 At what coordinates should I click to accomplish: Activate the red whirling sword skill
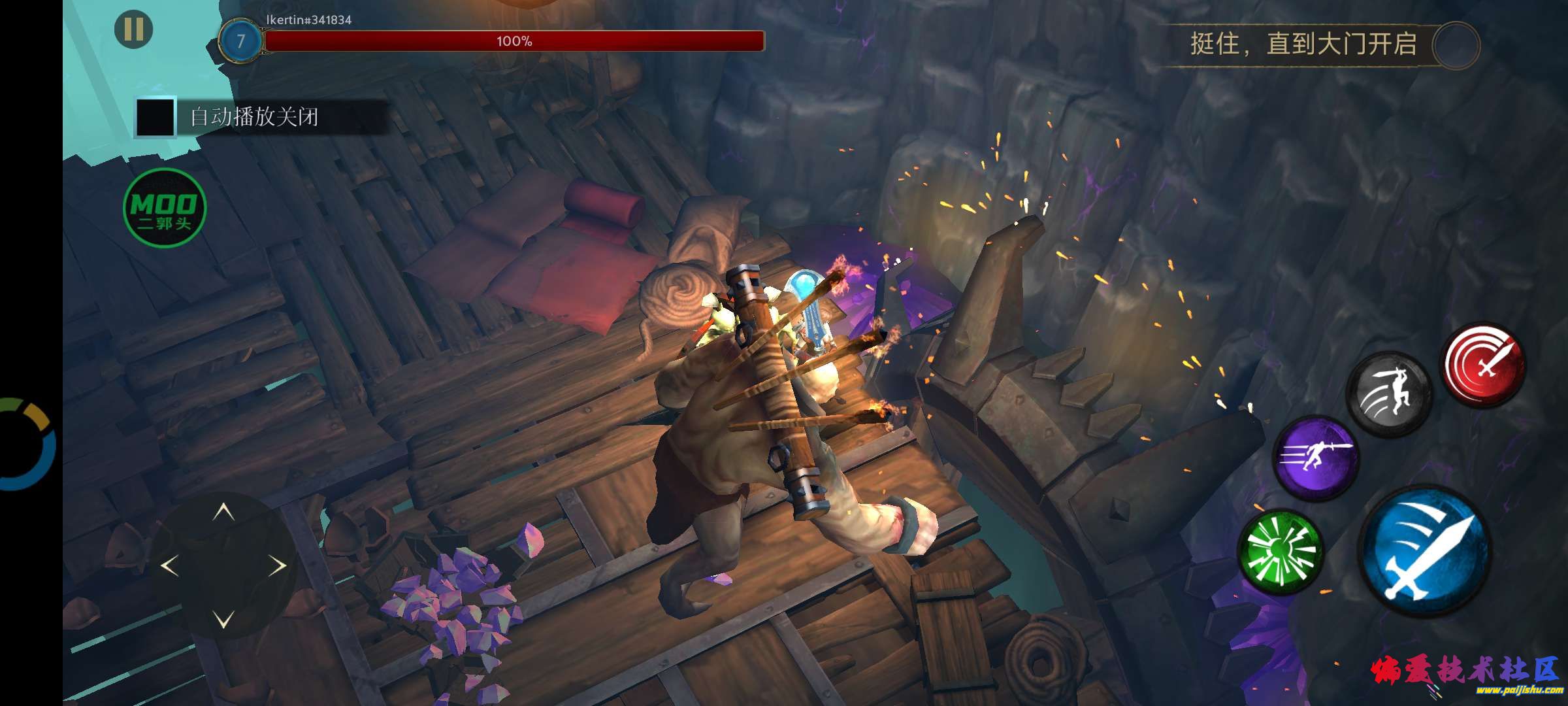(x=1483, y=363)
